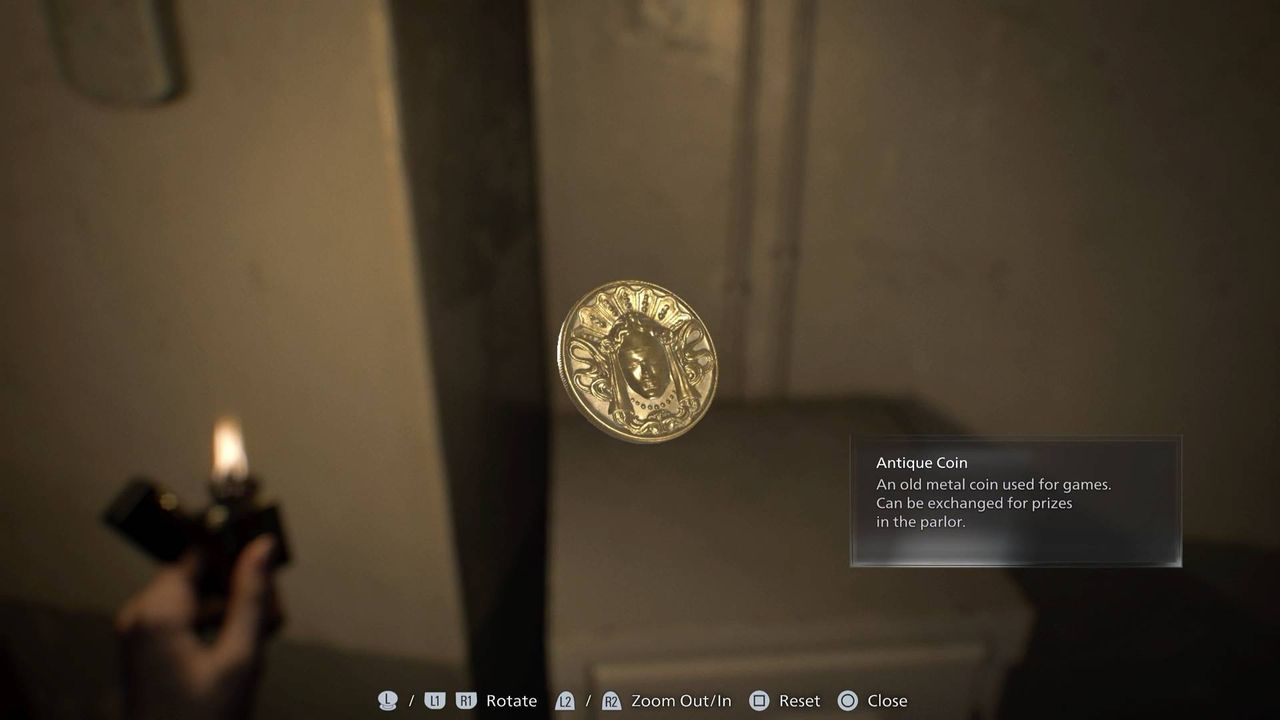The image size is (1280, 720).
Task: Select the L1 button prompt icon
Action: [x=434, y=701]
